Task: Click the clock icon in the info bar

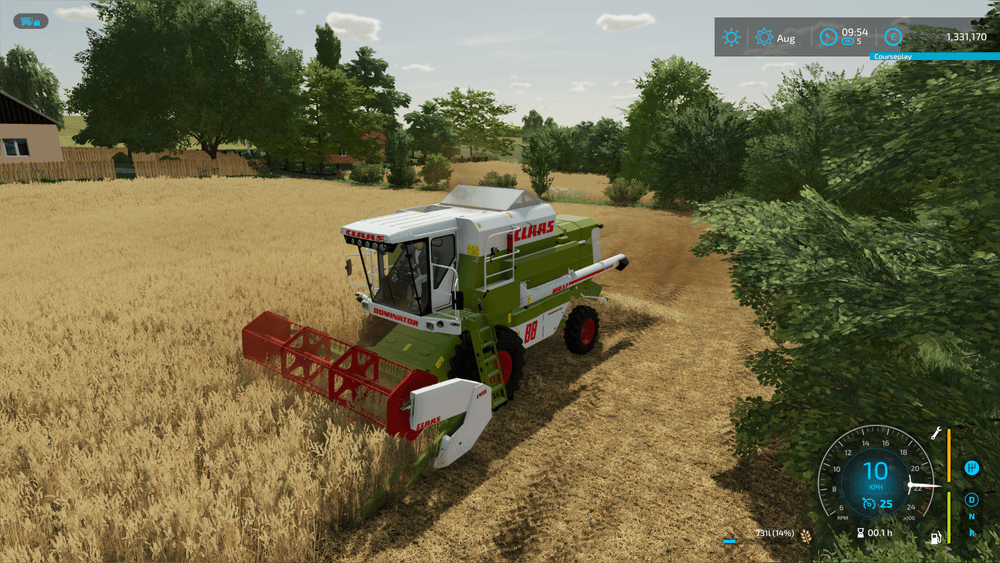Action: [828, 37]
